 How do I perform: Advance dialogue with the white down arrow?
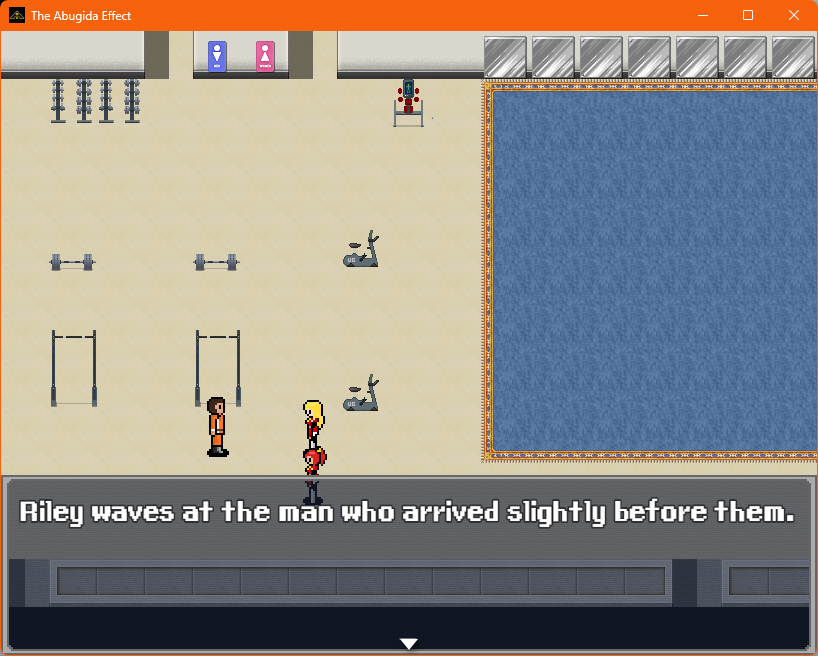408,643
